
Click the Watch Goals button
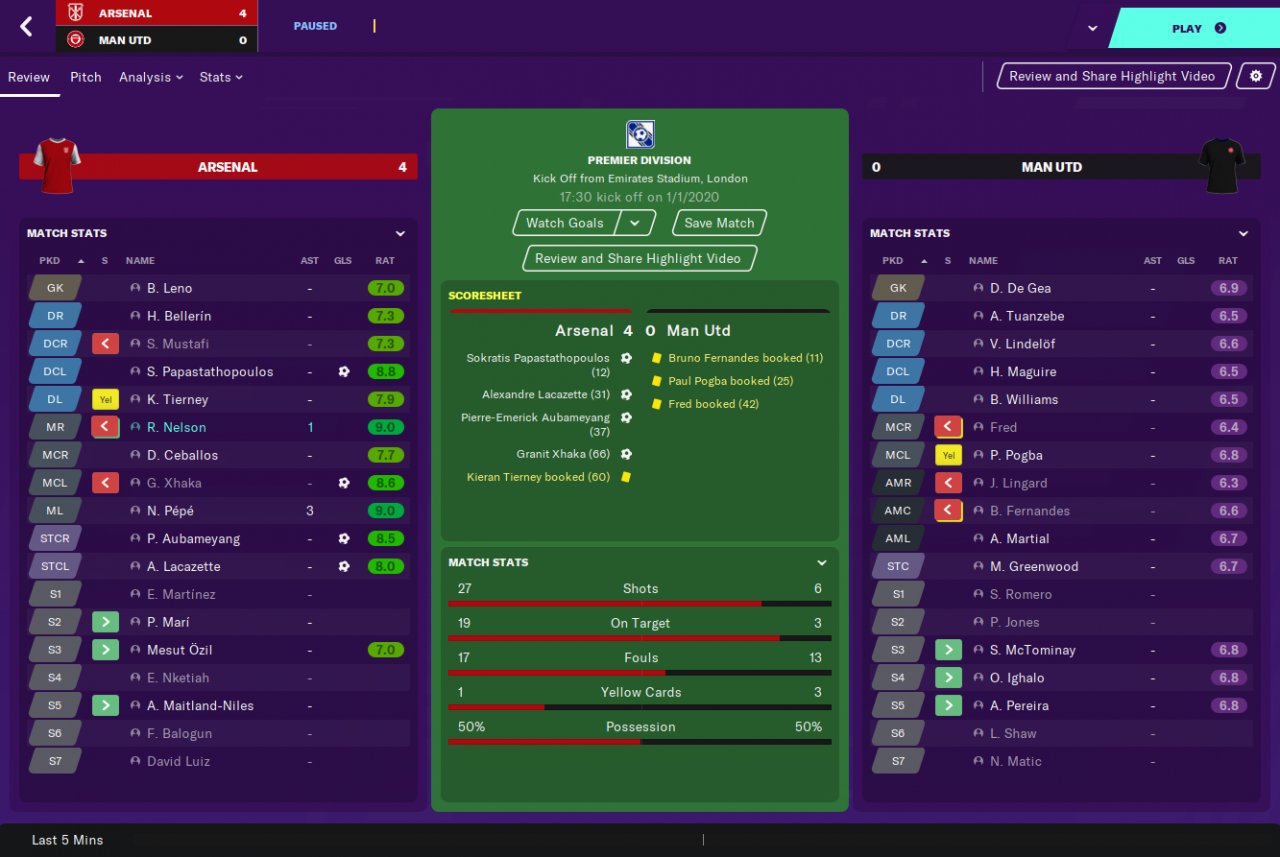[x=565, y=223]
